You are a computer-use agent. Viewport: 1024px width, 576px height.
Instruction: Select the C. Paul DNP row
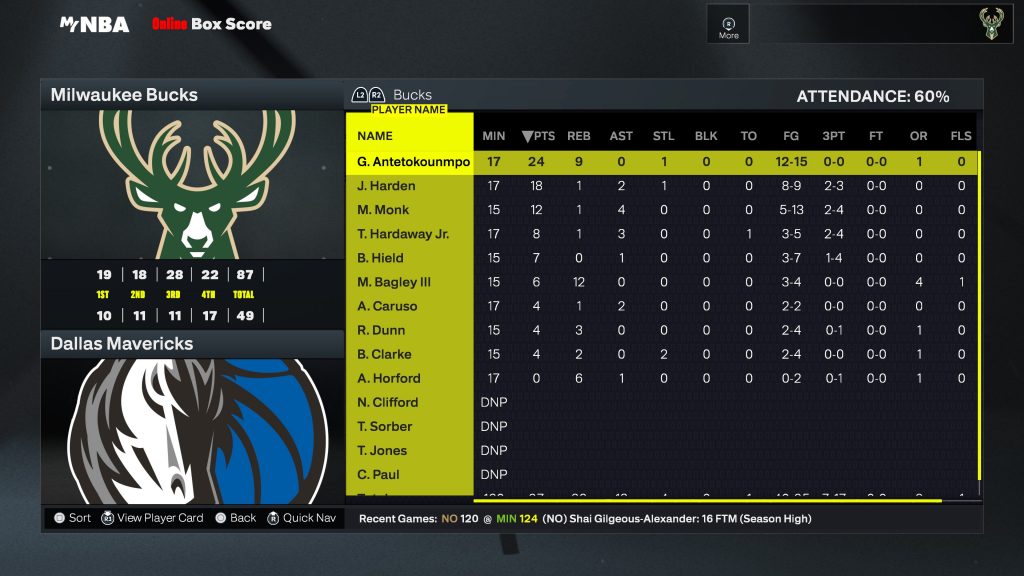[378, 474]
